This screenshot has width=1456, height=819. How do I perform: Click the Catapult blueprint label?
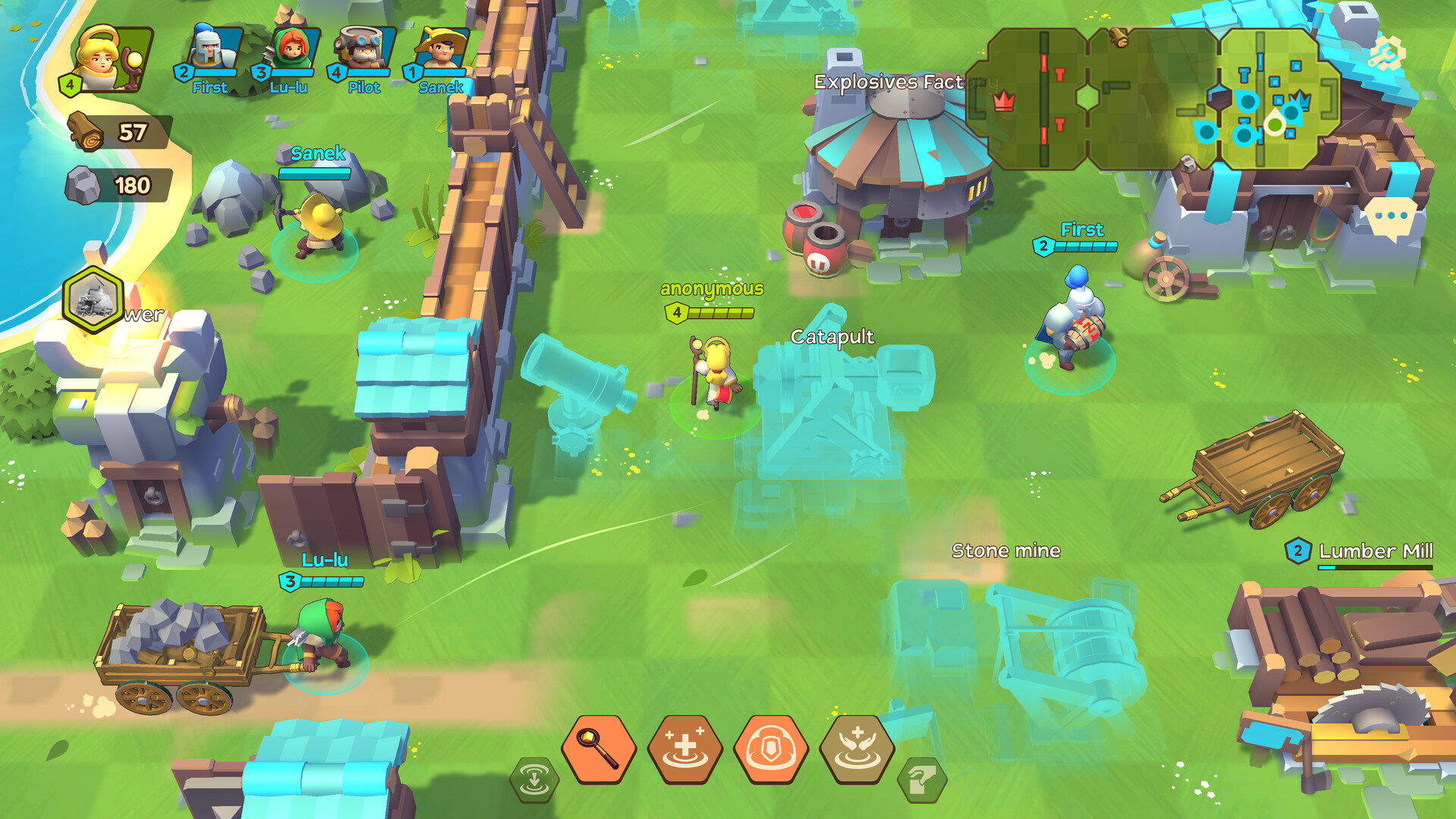832,334
